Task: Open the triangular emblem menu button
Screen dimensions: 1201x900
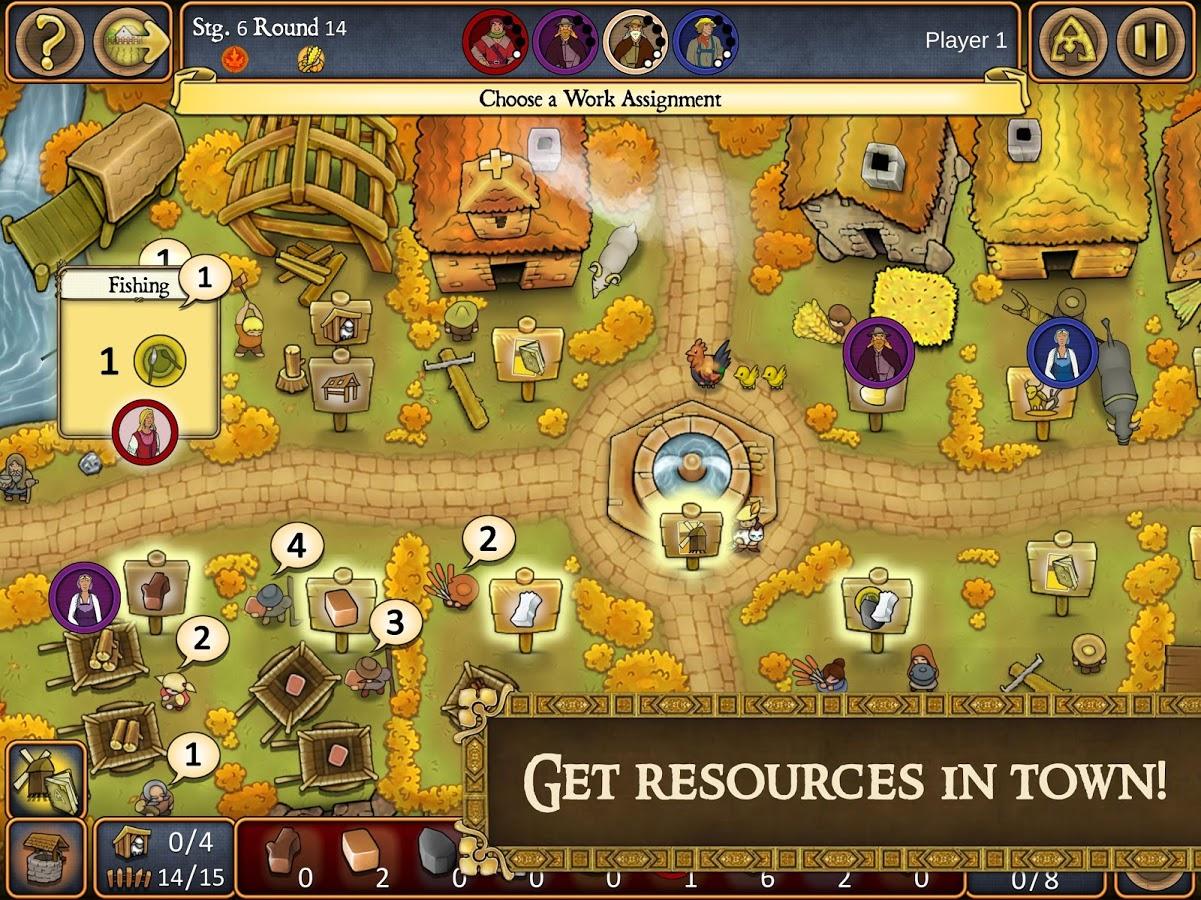Action: (1072, 41)
